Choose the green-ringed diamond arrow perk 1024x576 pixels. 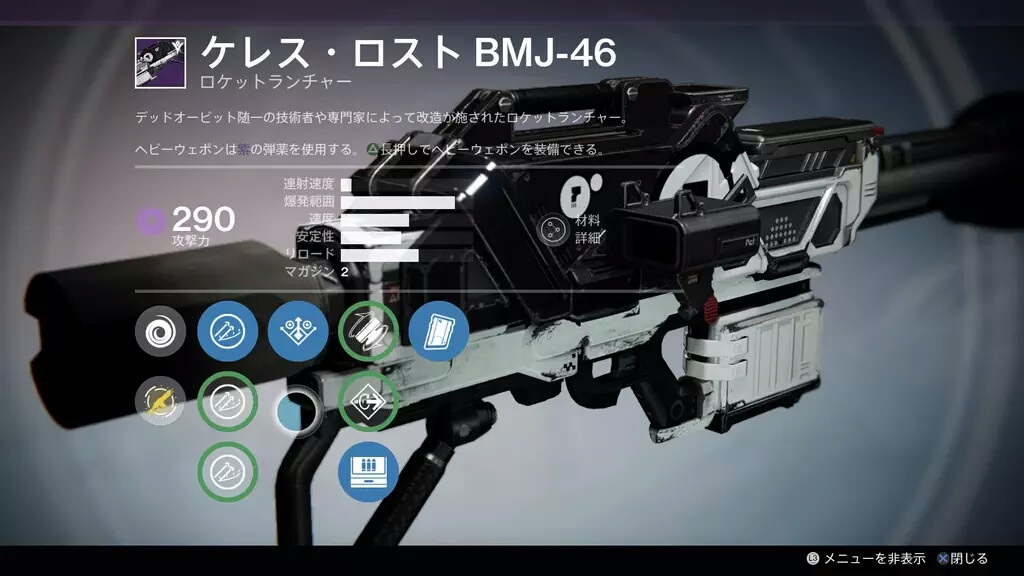coord(369,402)
